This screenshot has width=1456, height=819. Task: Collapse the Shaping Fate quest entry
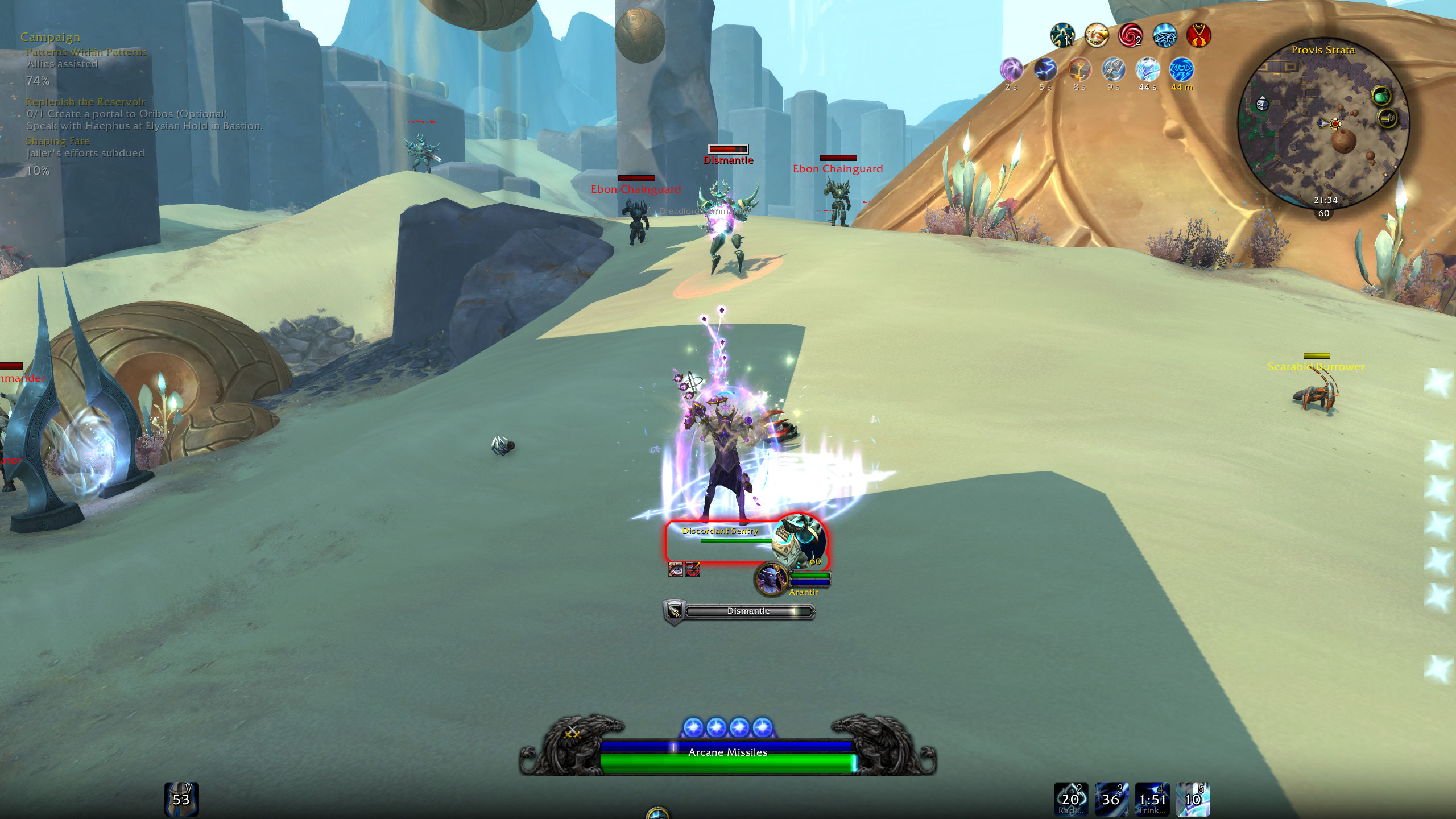[57, 141]
